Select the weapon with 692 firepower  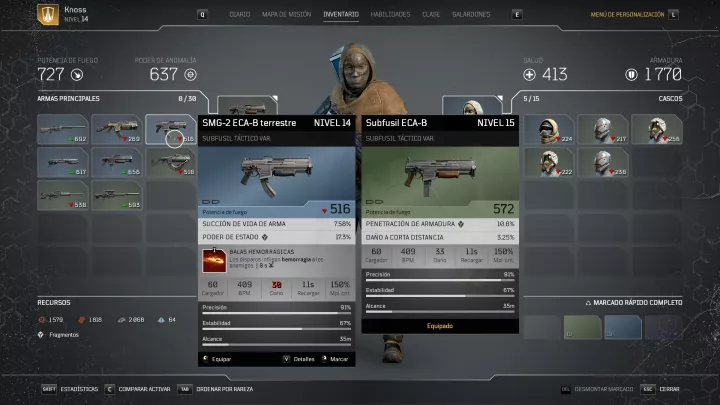(64, 131)
